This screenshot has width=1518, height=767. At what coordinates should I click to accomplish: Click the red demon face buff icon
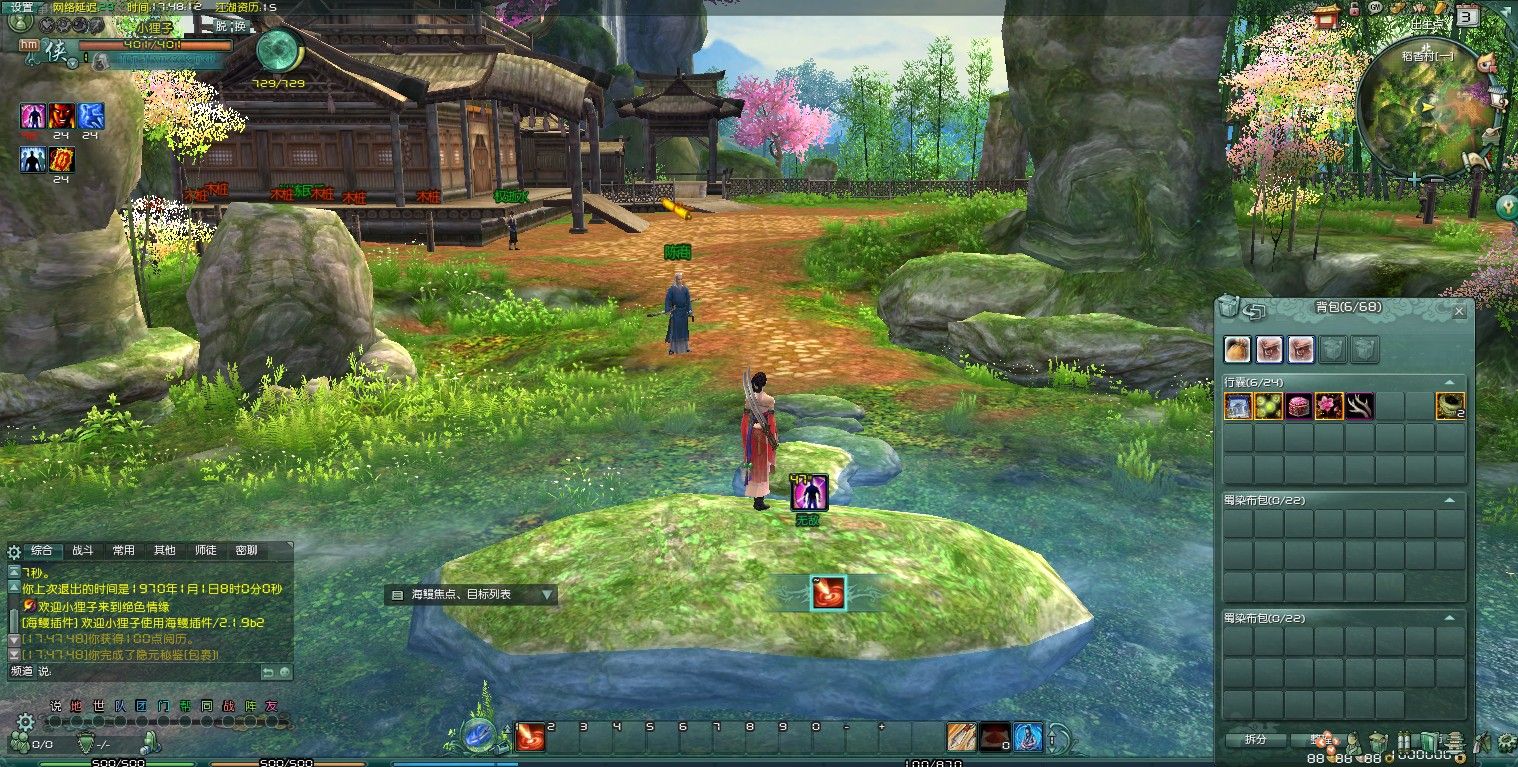pos(62,116)
